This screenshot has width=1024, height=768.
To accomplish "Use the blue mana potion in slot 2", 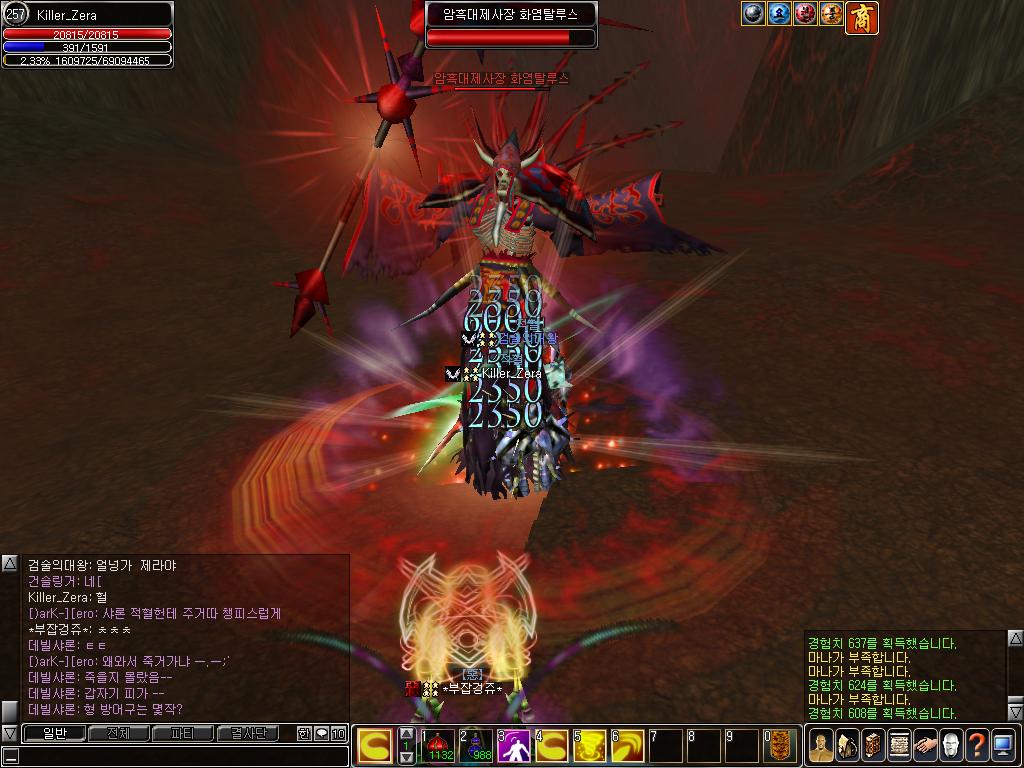I will pyautogui.click(x=477, y=746).
